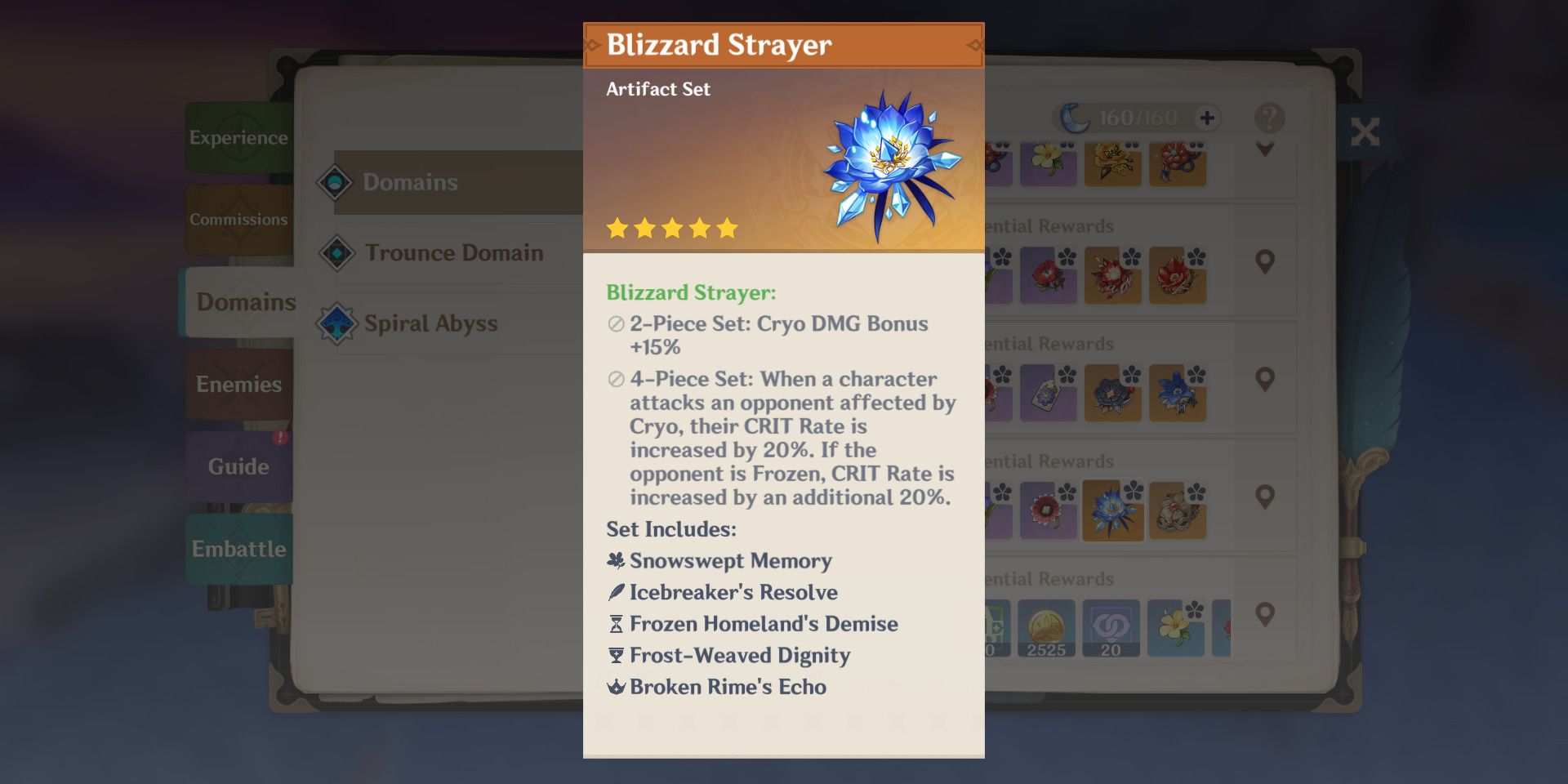Screen dimensions: 1568x784
Task: Open the Spiral Abyss entry
Action: point(430,323)
